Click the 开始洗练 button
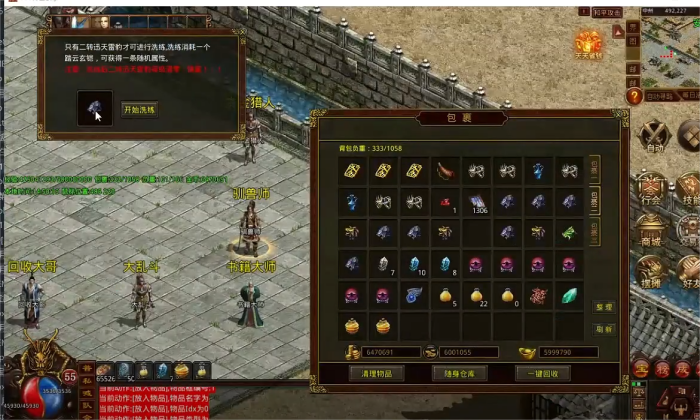This screenshot has width=700, height=420. 140,108
